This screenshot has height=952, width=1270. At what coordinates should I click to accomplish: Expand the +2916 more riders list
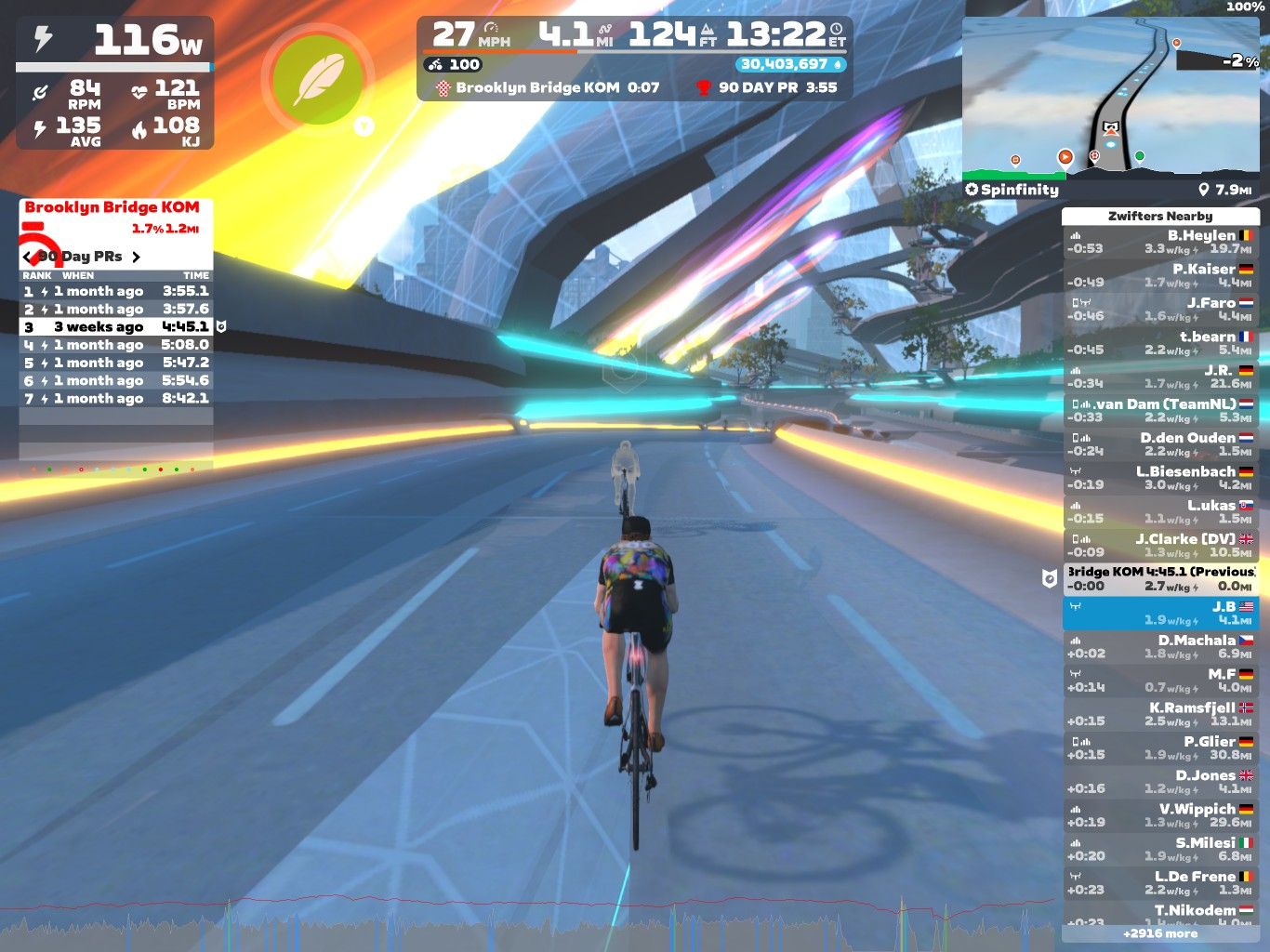click(x=1160, y=933)
